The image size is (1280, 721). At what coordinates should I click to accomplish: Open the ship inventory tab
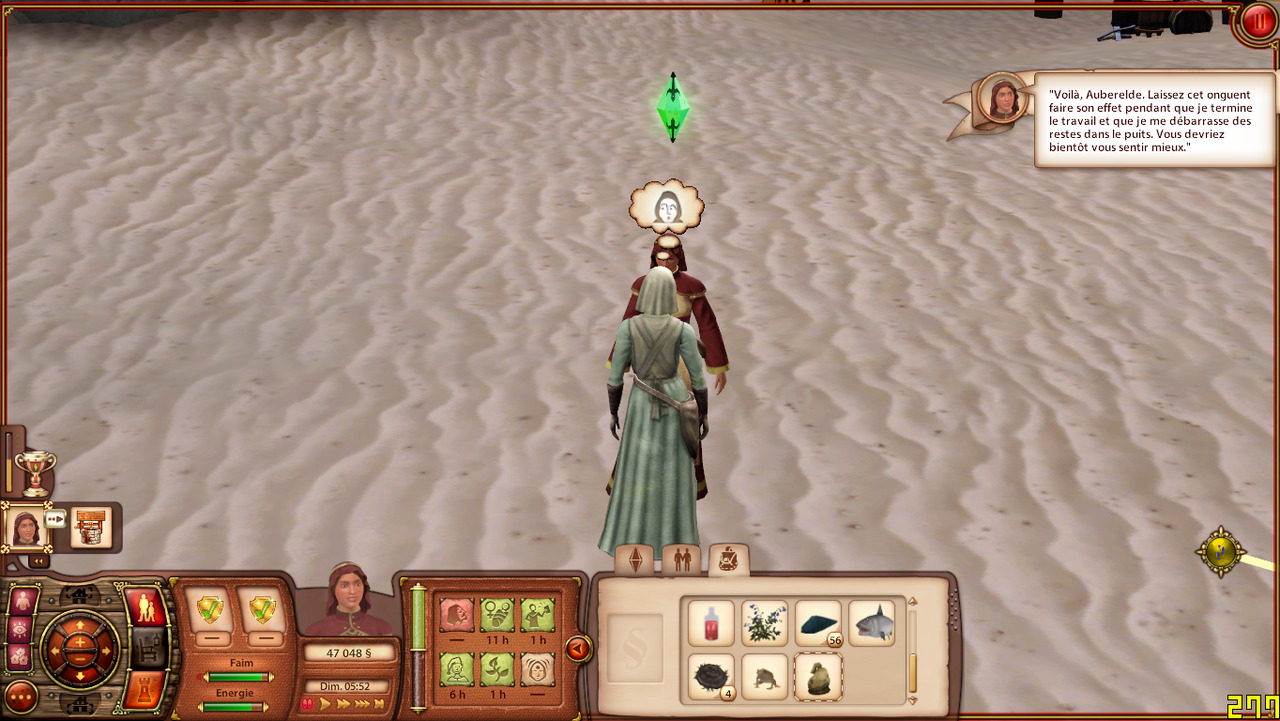click(x=729, y=559)
